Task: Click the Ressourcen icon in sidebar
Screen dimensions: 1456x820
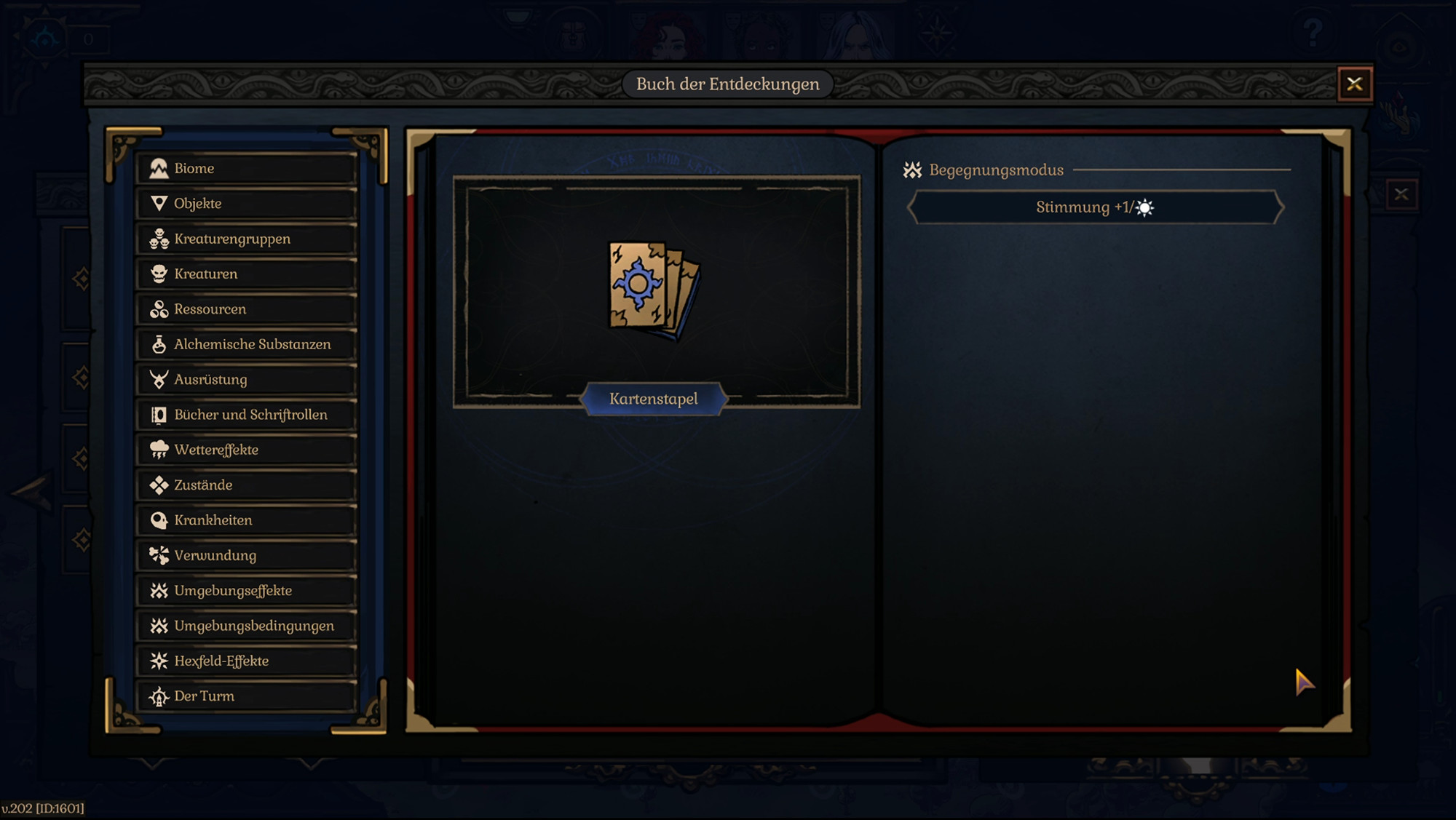Action: click(159, 309)
